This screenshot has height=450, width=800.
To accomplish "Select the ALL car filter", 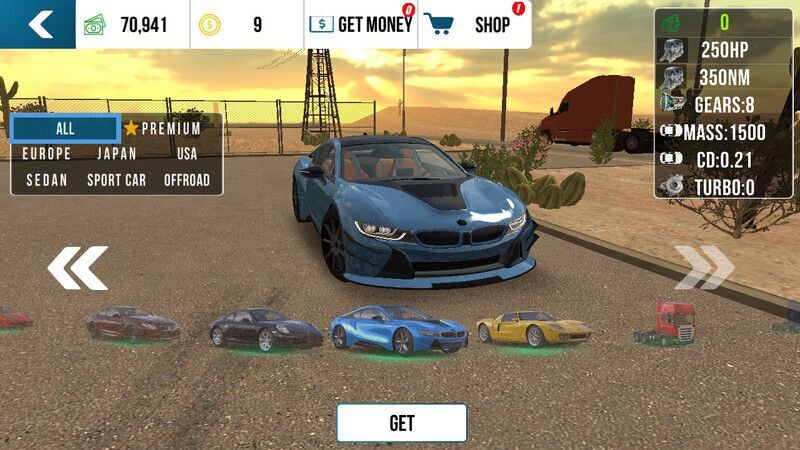I will click(x=65, y=128).
